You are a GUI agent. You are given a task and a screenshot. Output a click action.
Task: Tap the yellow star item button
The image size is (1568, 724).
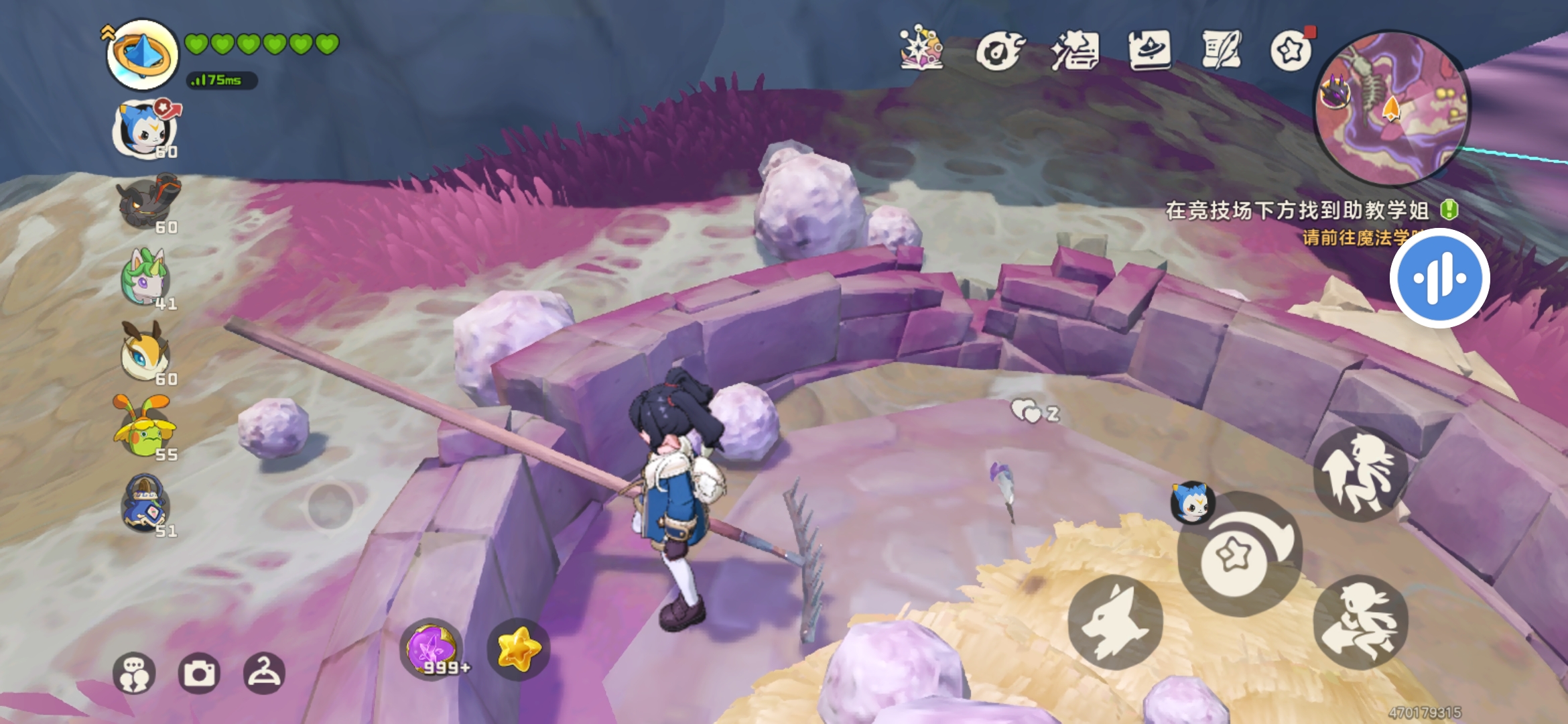(518, 649)
